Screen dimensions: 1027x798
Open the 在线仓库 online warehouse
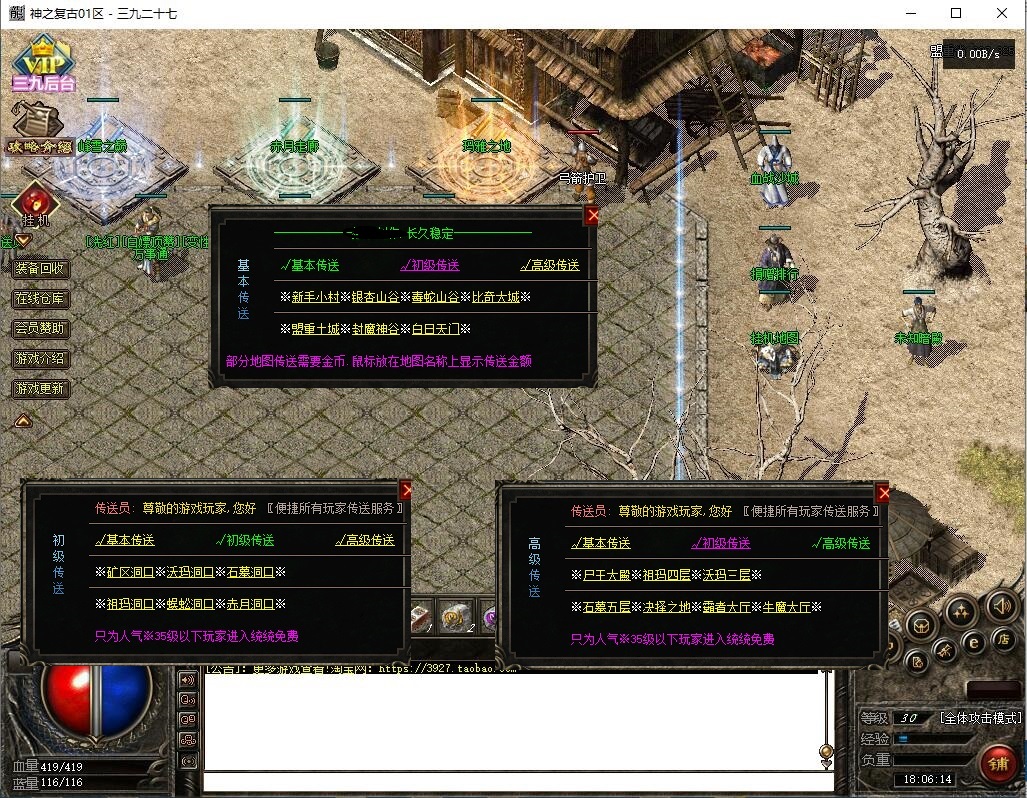(40, 298)
